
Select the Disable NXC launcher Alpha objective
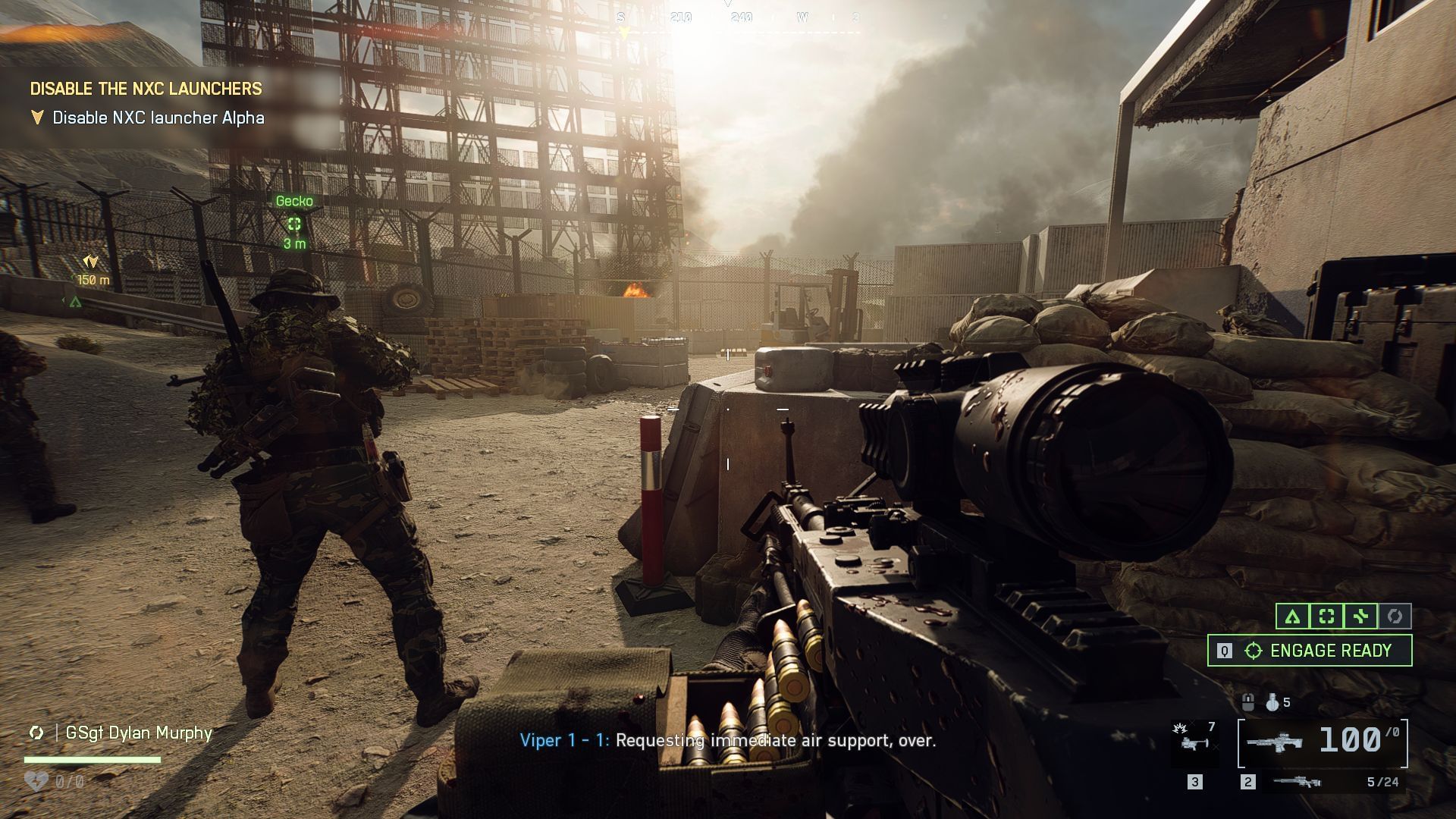click(158, 118)
